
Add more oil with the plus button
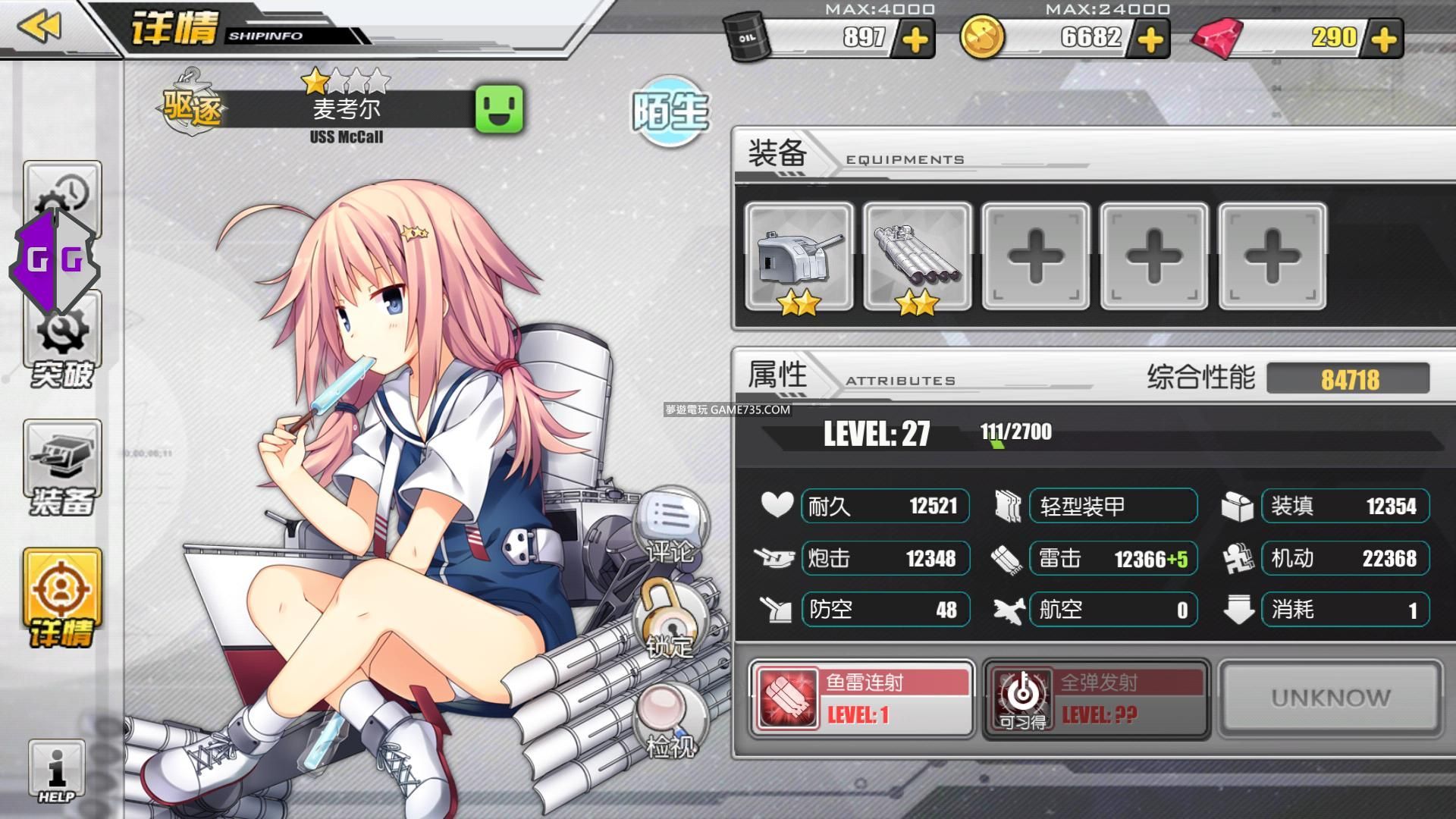[915, 39]
